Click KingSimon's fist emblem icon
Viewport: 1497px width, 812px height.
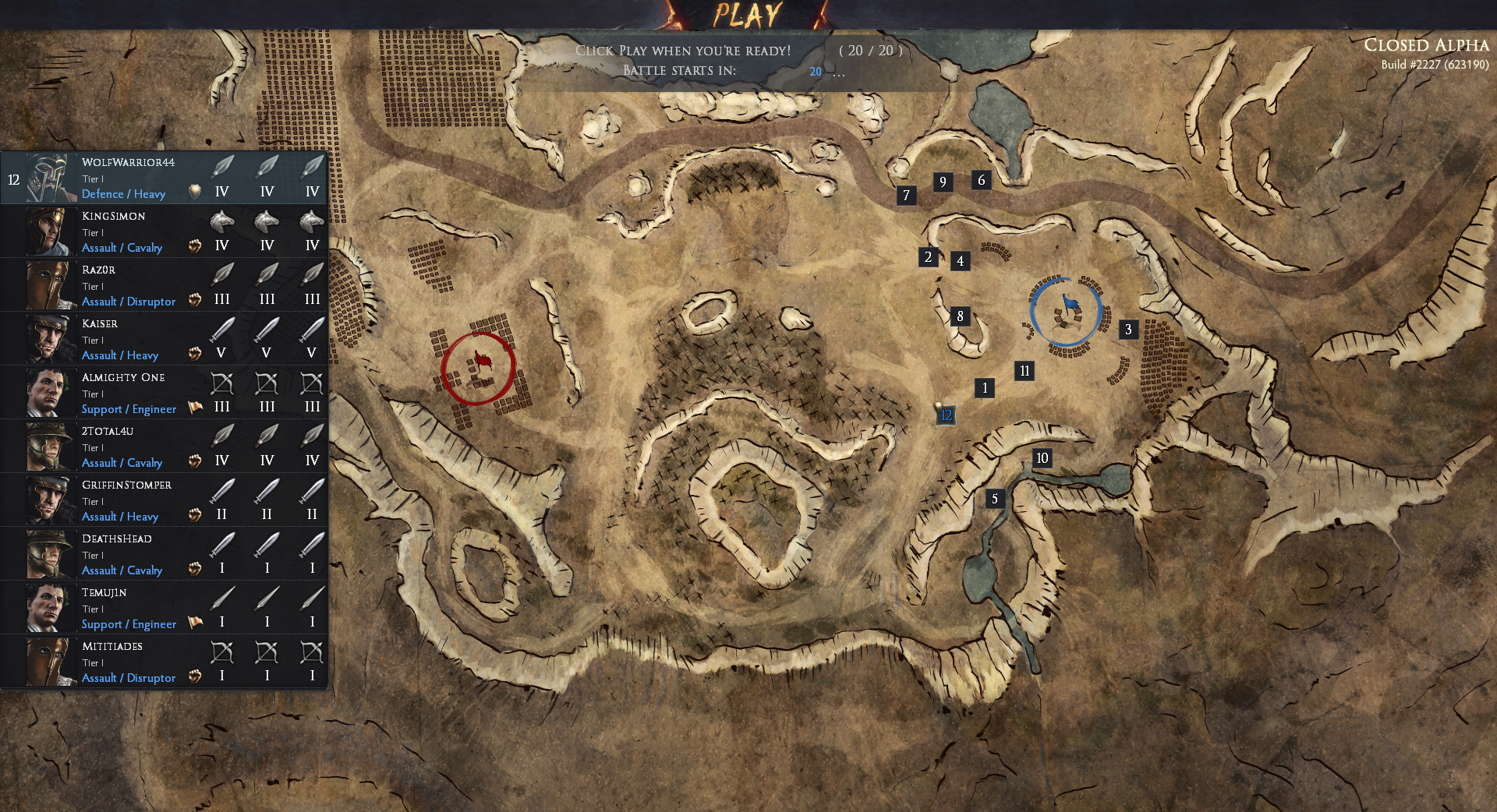[x=195, y=245]
